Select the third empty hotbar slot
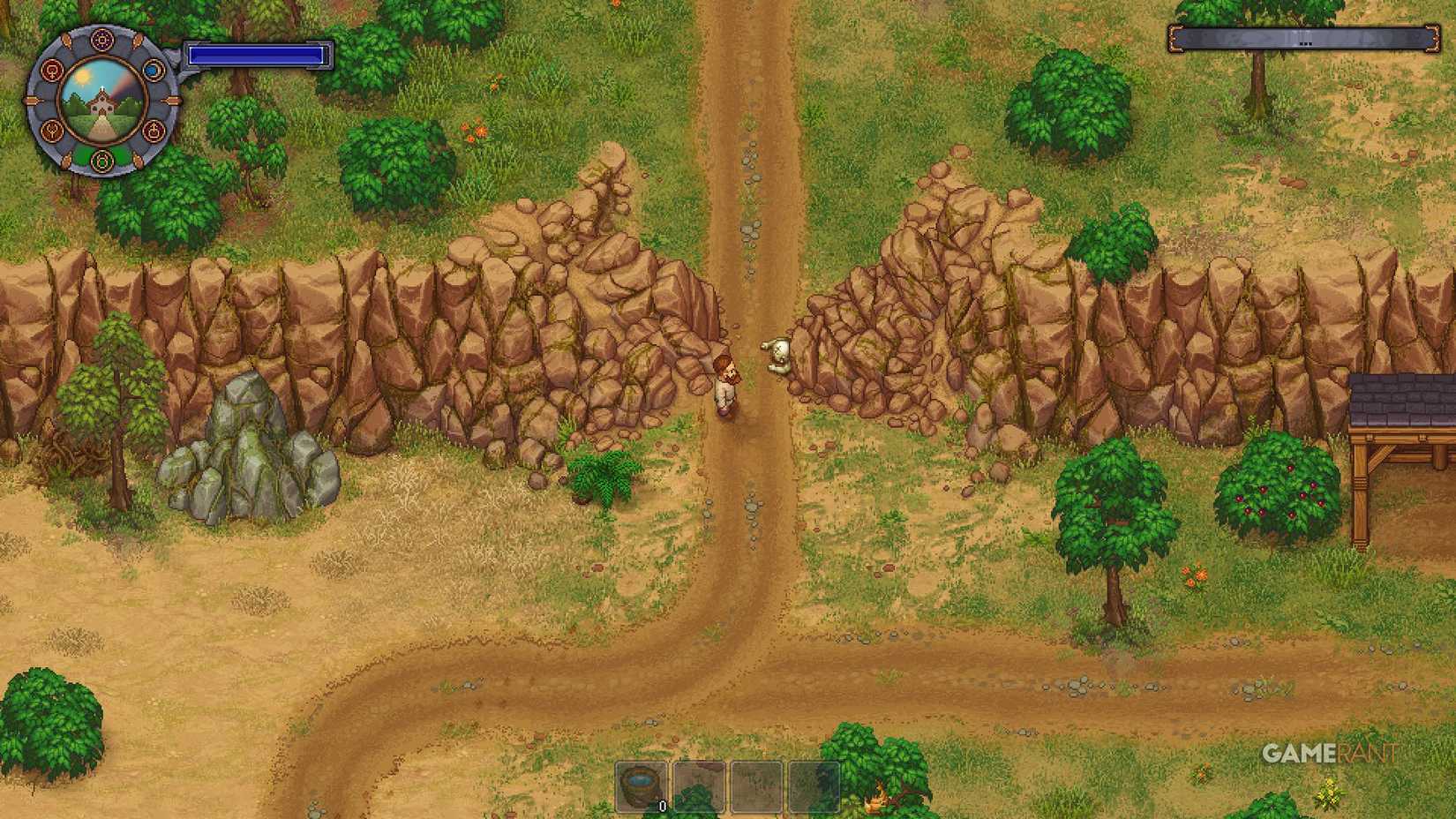 (x=755, y=786)
